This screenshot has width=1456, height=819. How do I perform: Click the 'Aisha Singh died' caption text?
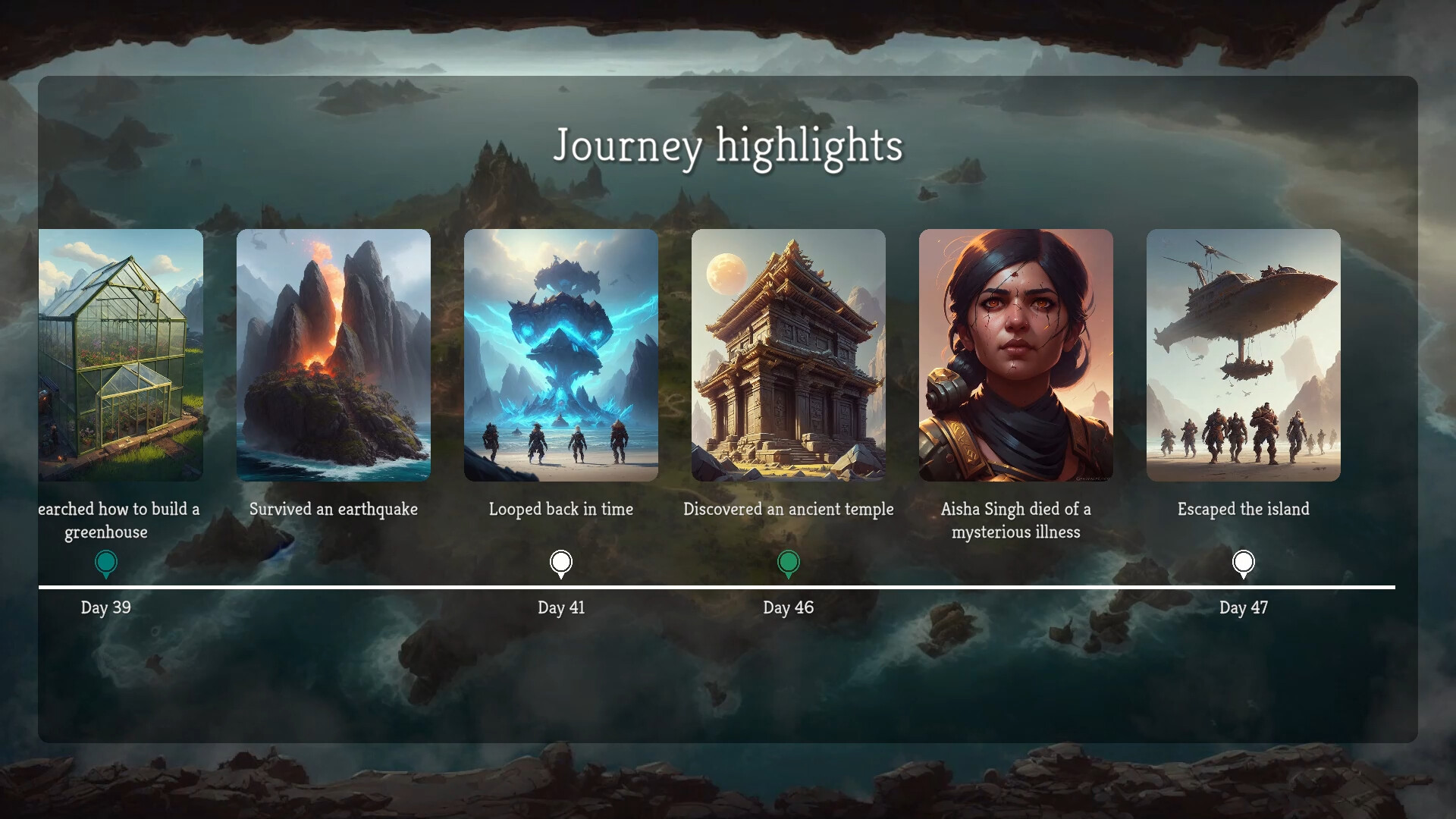click(1016, 520)
